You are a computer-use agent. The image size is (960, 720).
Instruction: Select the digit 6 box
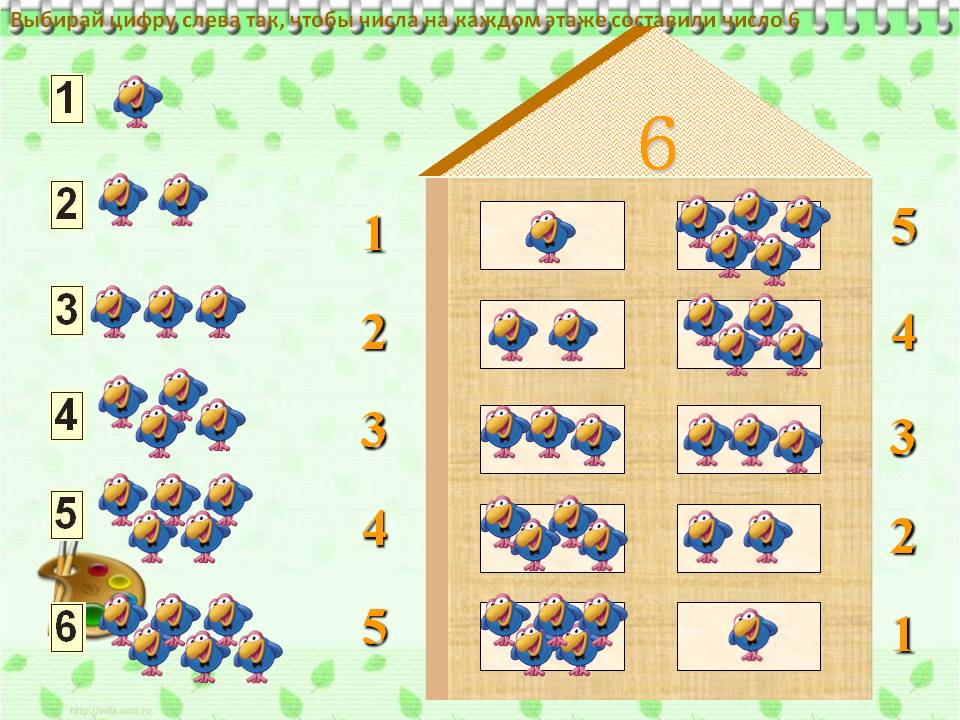pyautogui.click(x=66, y=627)
